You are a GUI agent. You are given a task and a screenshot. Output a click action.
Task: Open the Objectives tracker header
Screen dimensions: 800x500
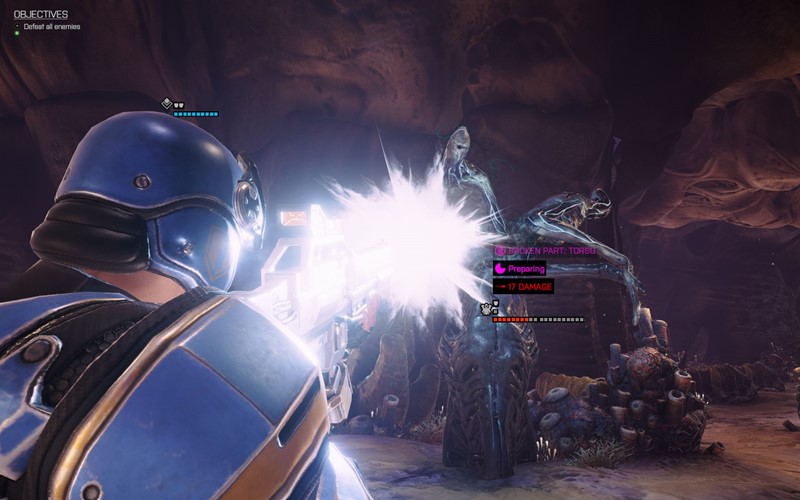(41, 14)
